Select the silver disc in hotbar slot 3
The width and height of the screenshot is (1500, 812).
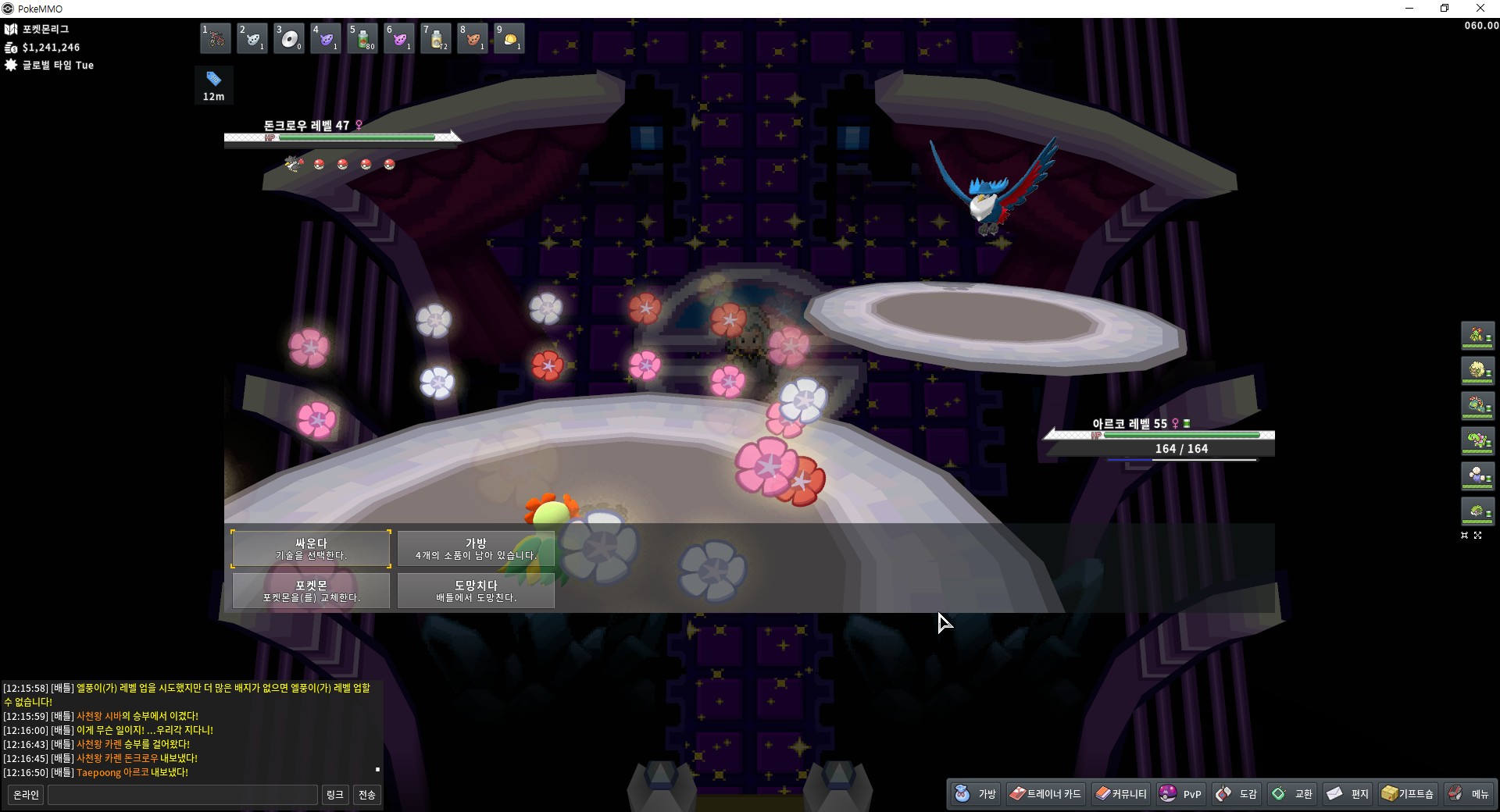pos(289,38)
